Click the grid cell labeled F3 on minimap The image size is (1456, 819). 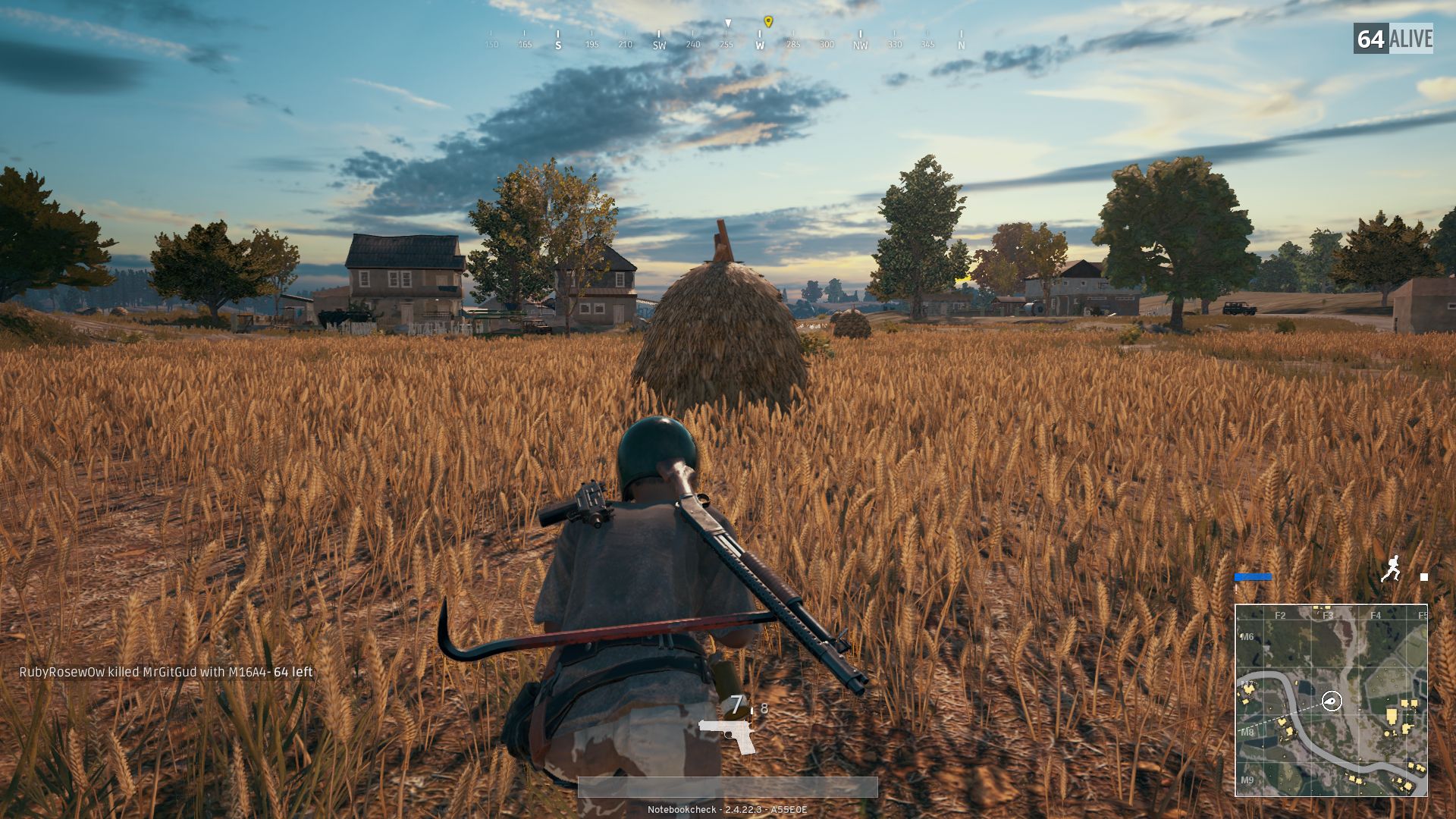pos(1328,615)
